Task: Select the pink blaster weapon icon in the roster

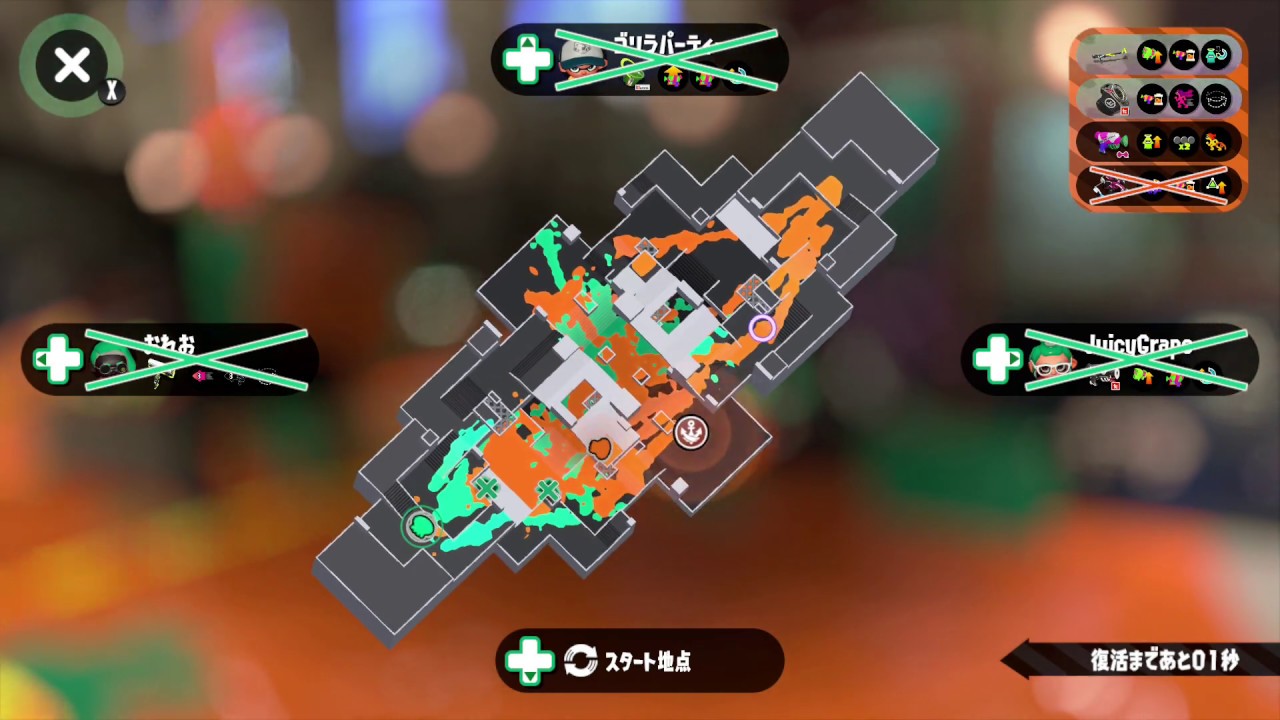Action: click(x=1108, y=142)
